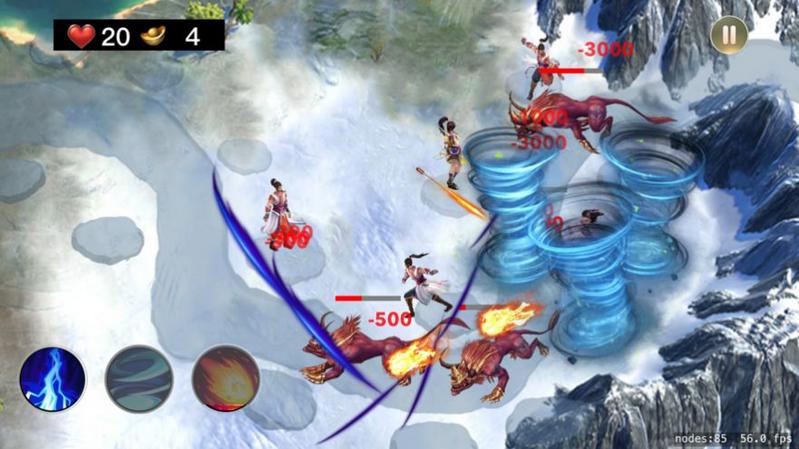Pause the game with the round button
The image size is (799, 449).
pyautogui.click(x=728, y=35)
